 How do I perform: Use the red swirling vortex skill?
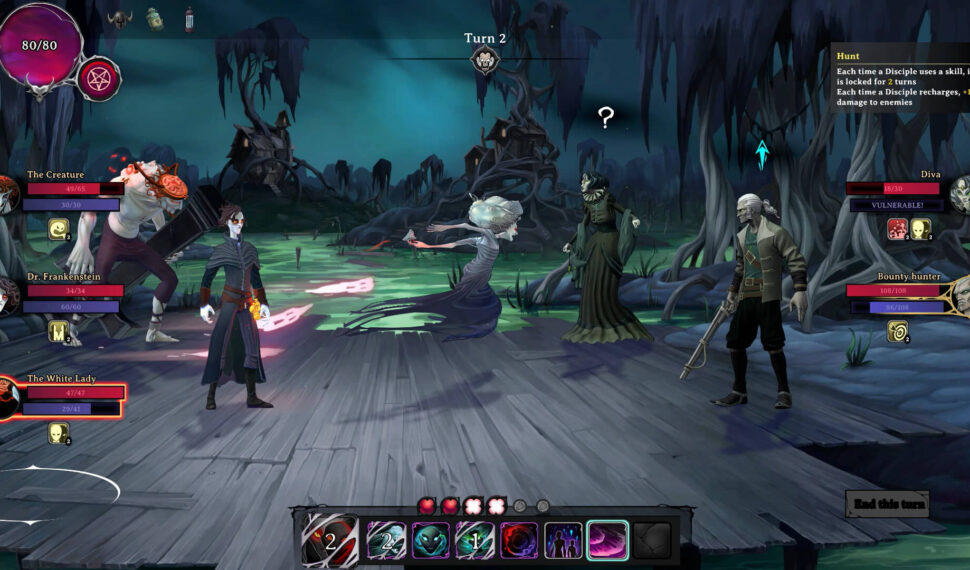519,541
